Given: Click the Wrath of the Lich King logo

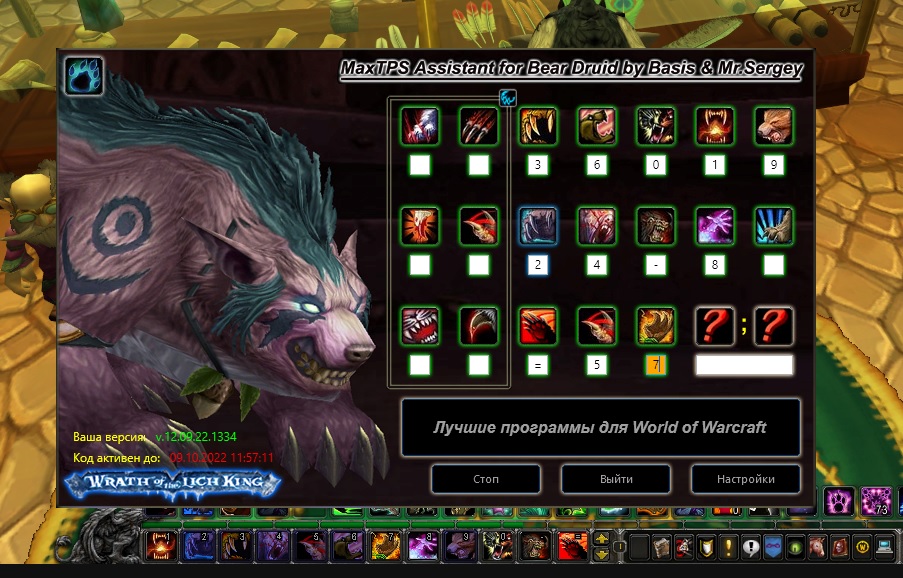Looking at the screenshot, I should click(x=171, y=484).
